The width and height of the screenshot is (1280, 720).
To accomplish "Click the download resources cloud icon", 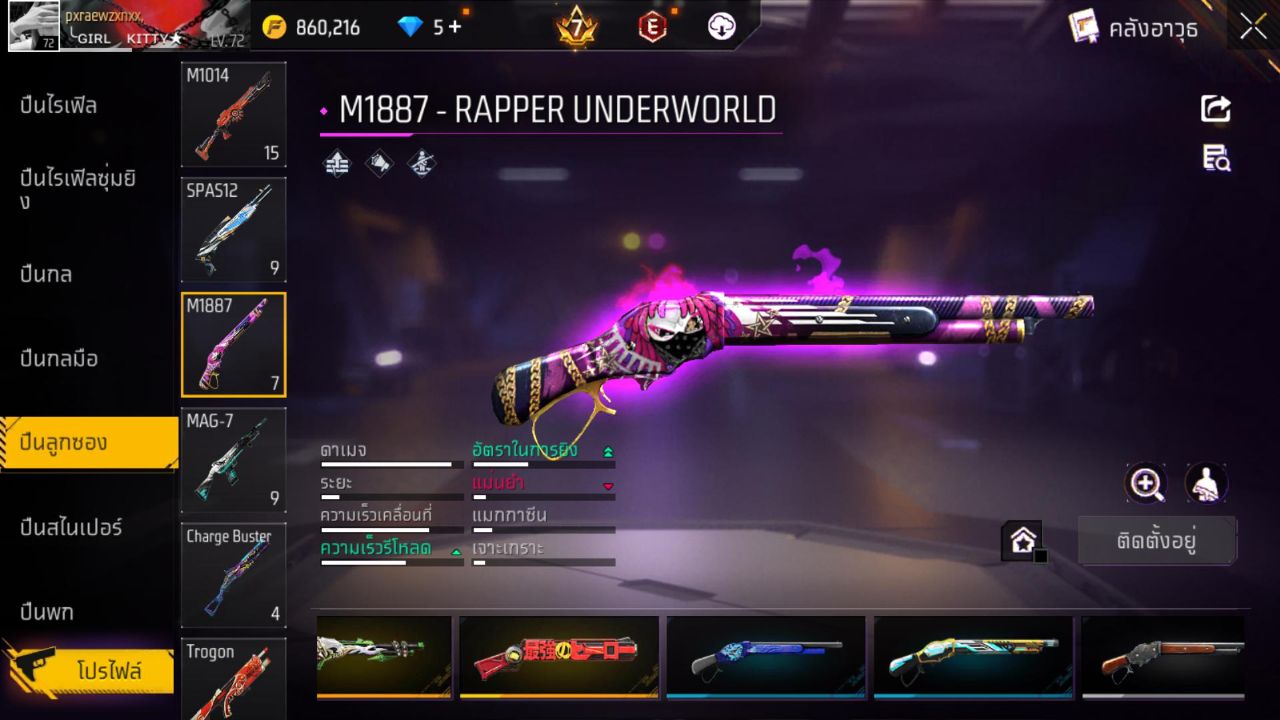I will [722, 27].
